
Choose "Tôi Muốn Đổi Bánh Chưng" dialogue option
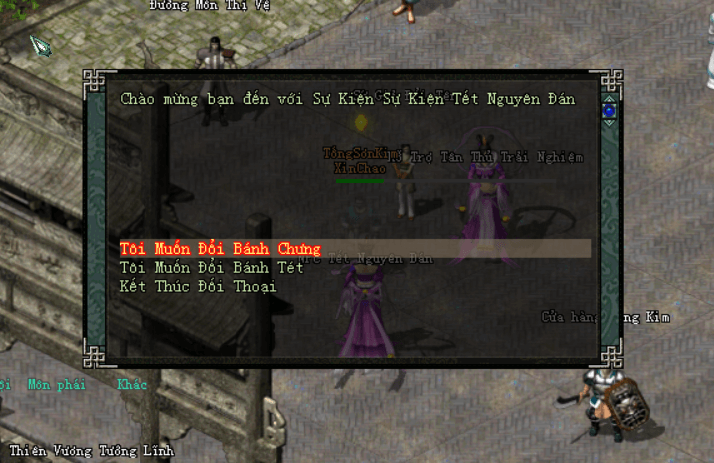coord(220,248)
